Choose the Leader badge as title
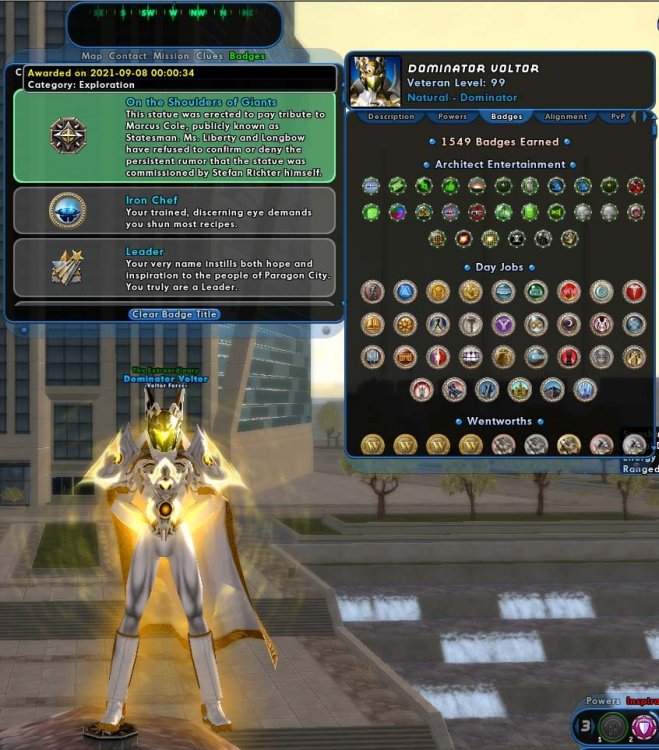The image size is (659, 750). (174, 267)
